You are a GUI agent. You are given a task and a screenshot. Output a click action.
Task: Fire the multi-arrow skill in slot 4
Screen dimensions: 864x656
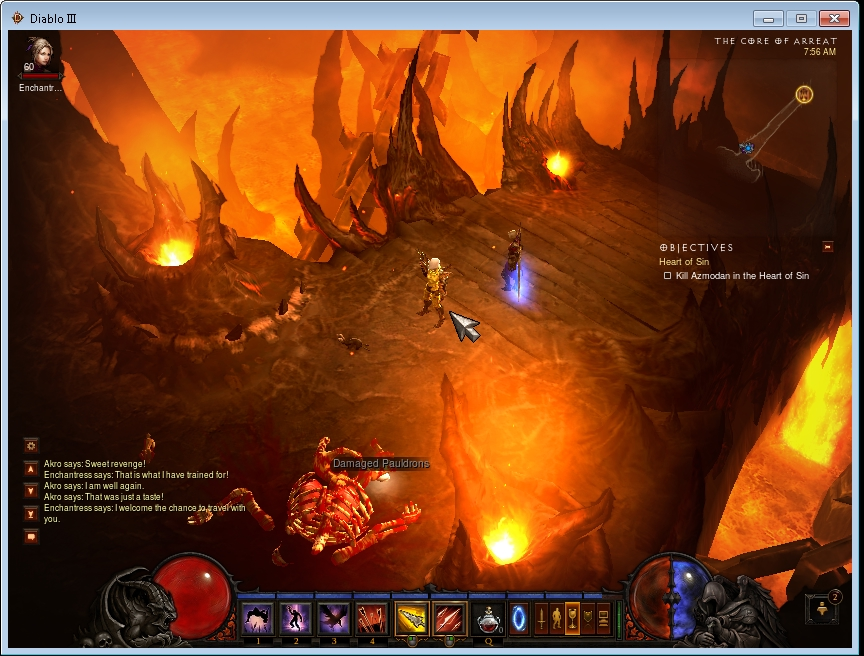coord(372,619)
